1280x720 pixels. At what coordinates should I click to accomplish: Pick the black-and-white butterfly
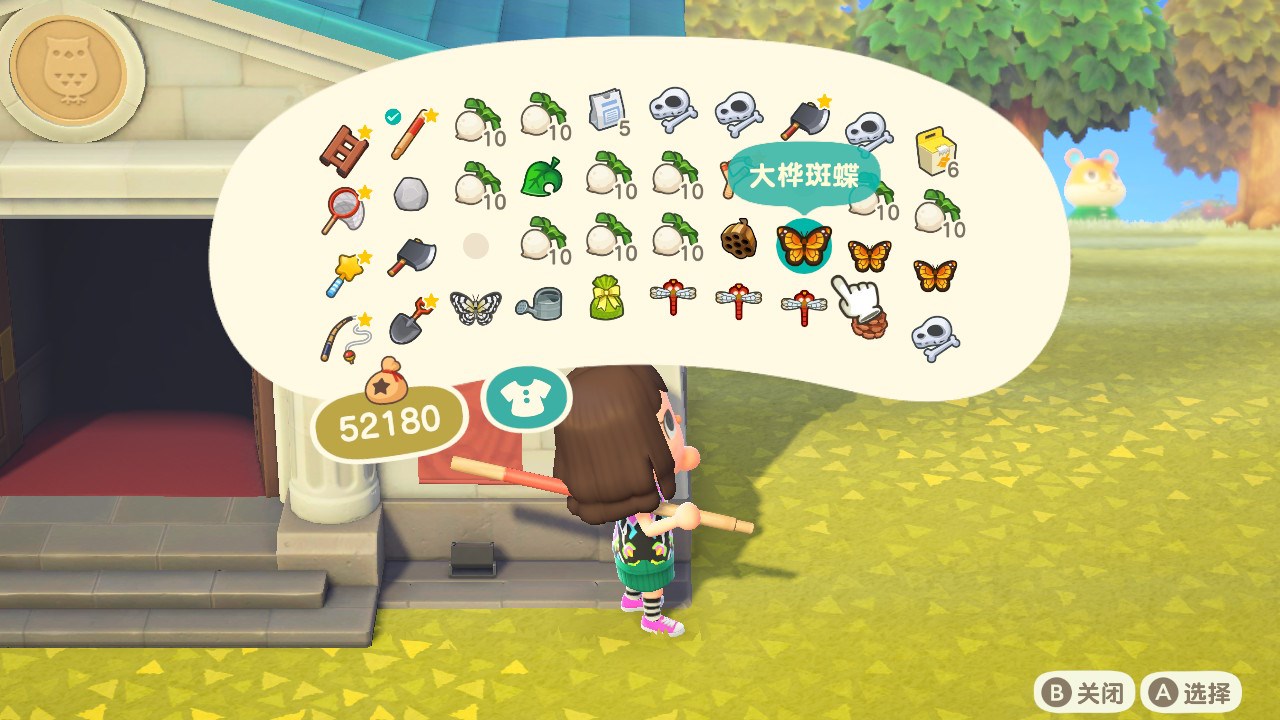pos(475,305)
